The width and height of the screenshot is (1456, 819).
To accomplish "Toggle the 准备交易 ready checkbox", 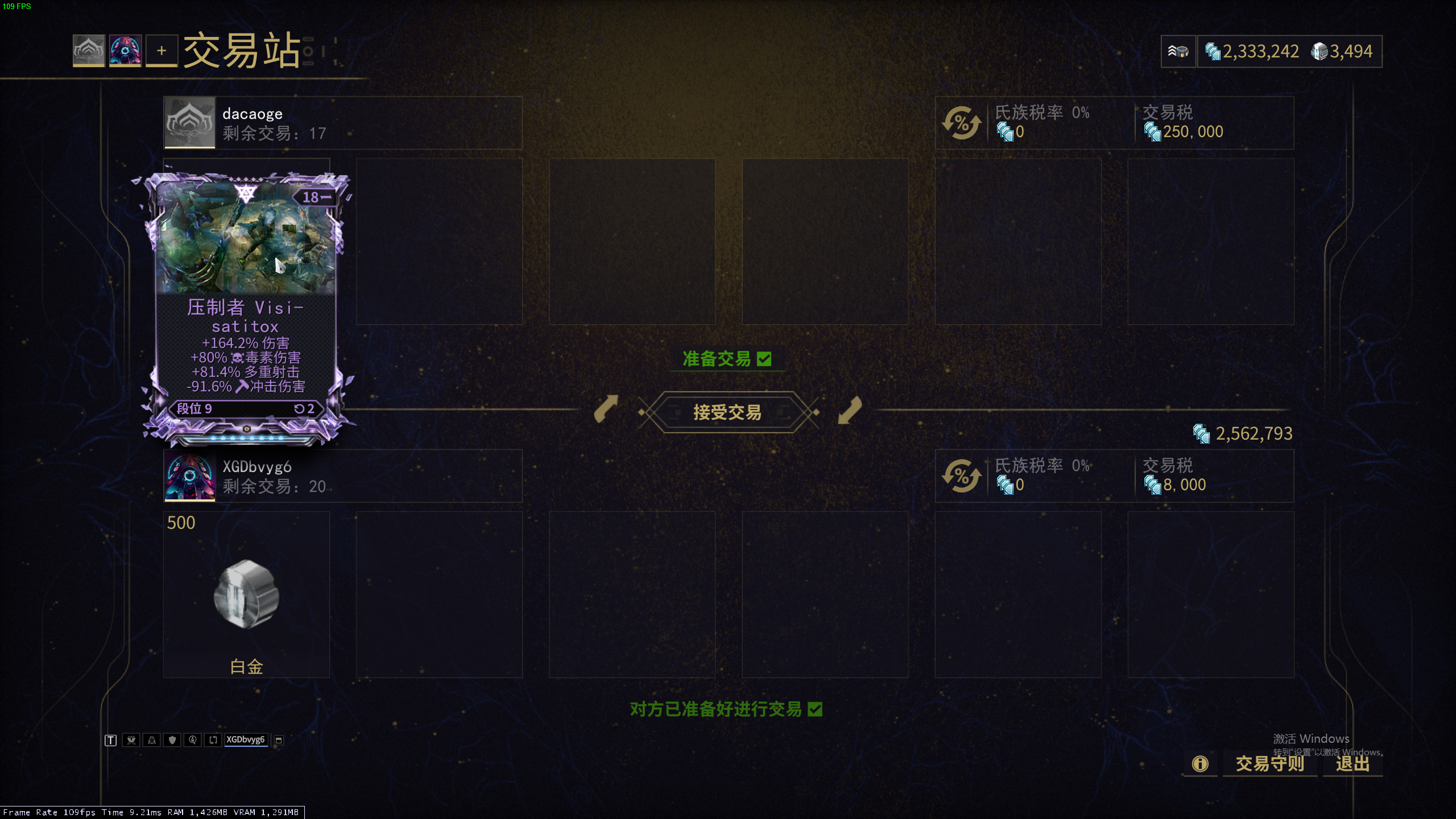I will (764, 359).
